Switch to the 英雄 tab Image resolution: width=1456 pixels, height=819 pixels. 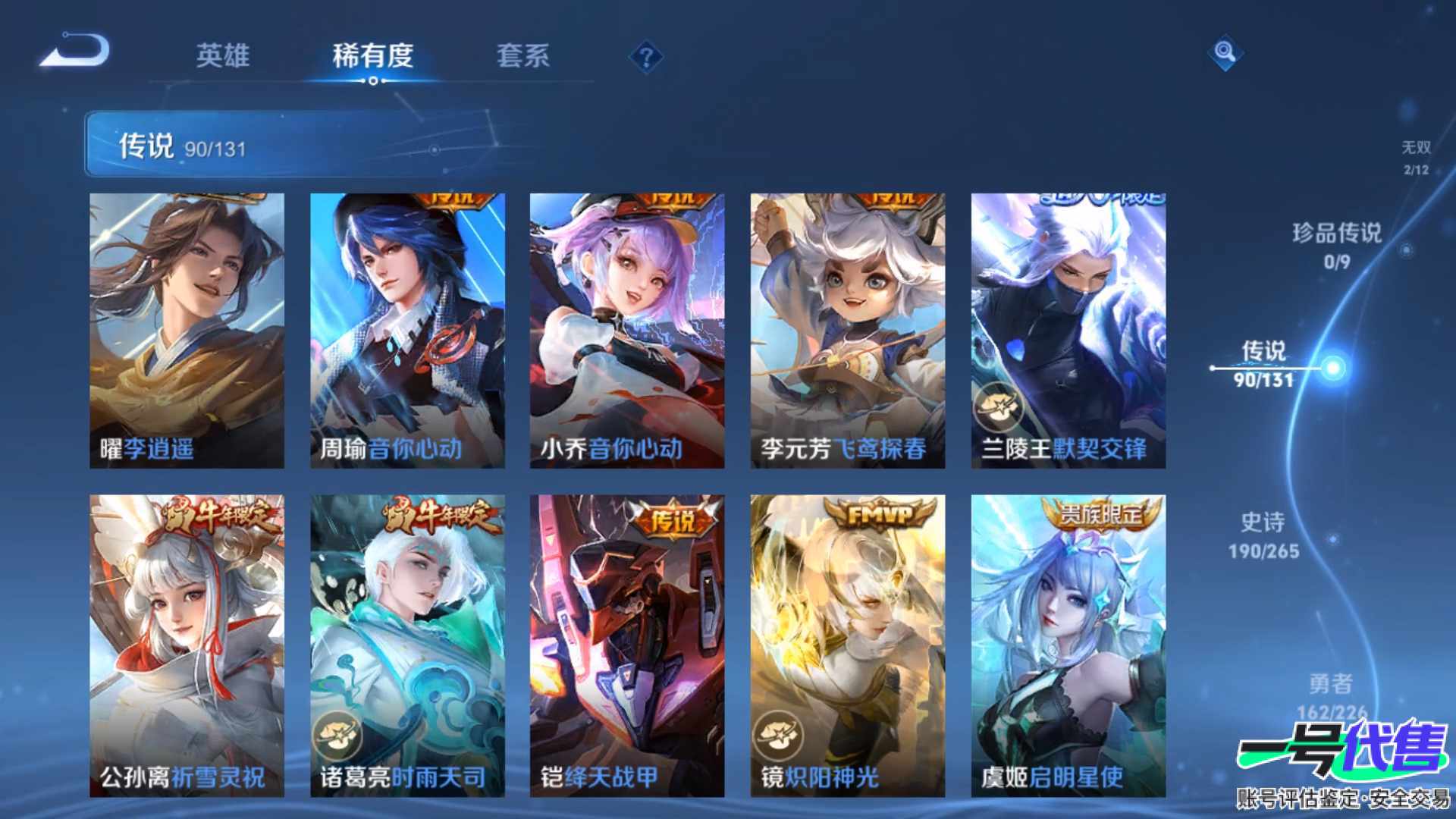pyautogui.click(x=222, y=55)
